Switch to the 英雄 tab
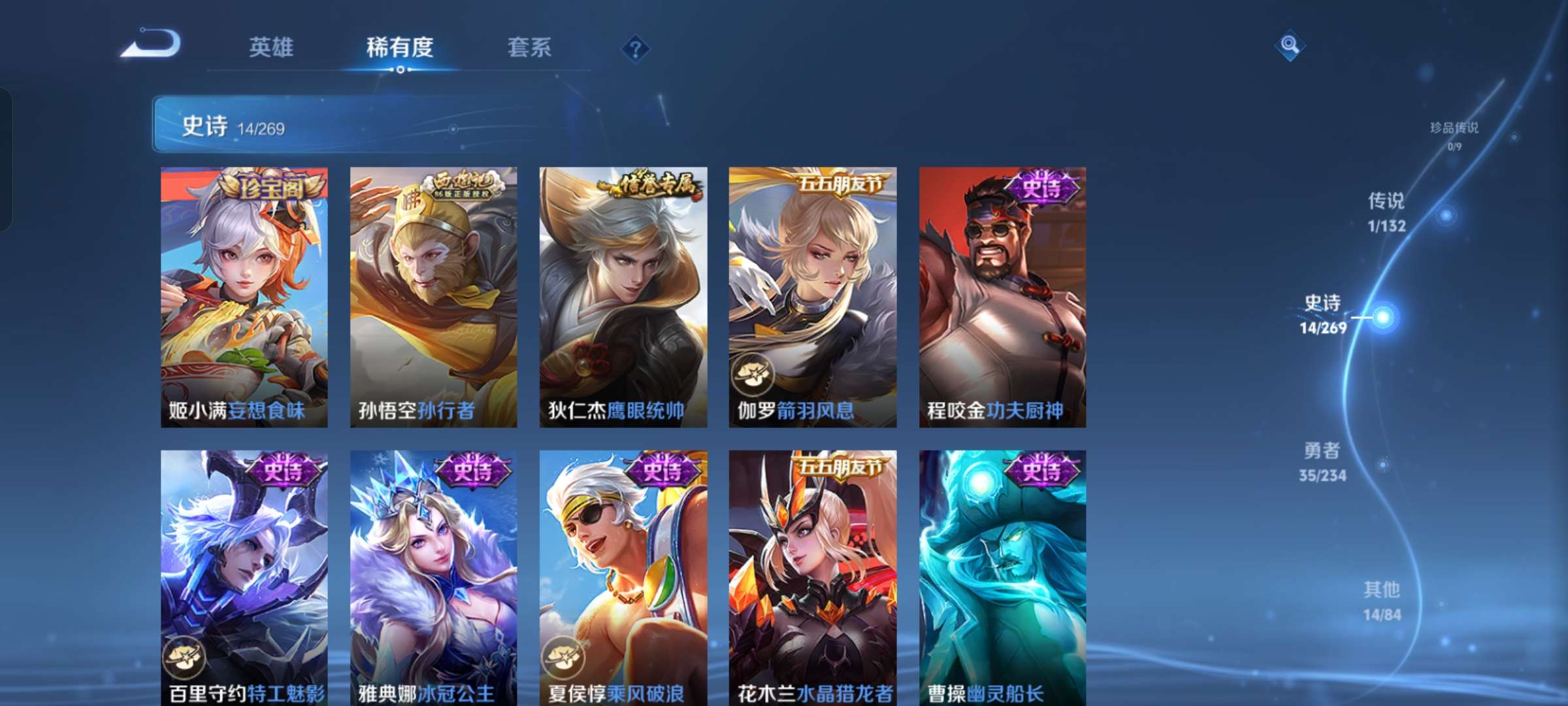1568x706 pixels. pyautogui.click(x=271, y=47)
